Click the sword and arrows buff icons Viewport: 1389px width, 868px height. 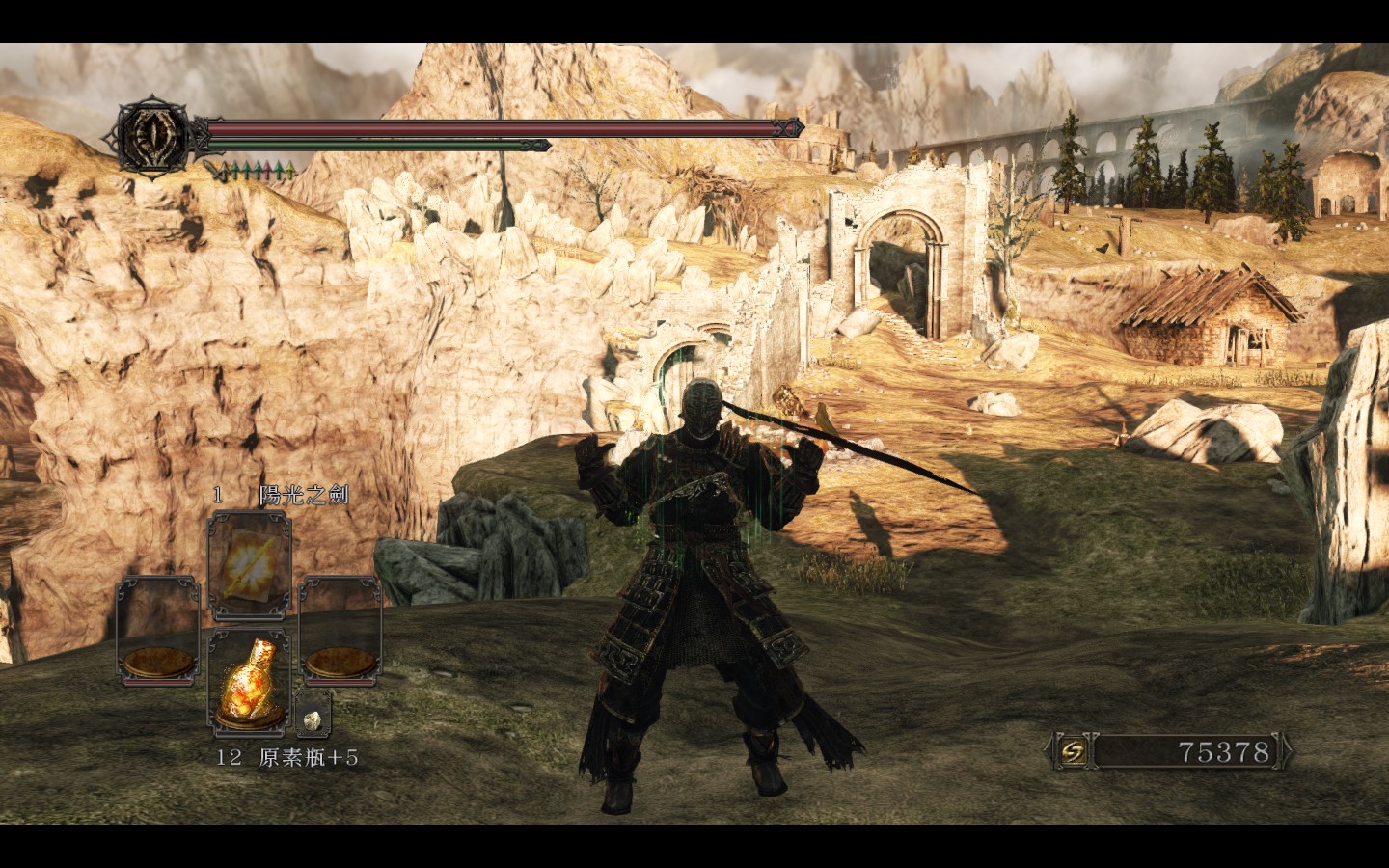(255, 172)
